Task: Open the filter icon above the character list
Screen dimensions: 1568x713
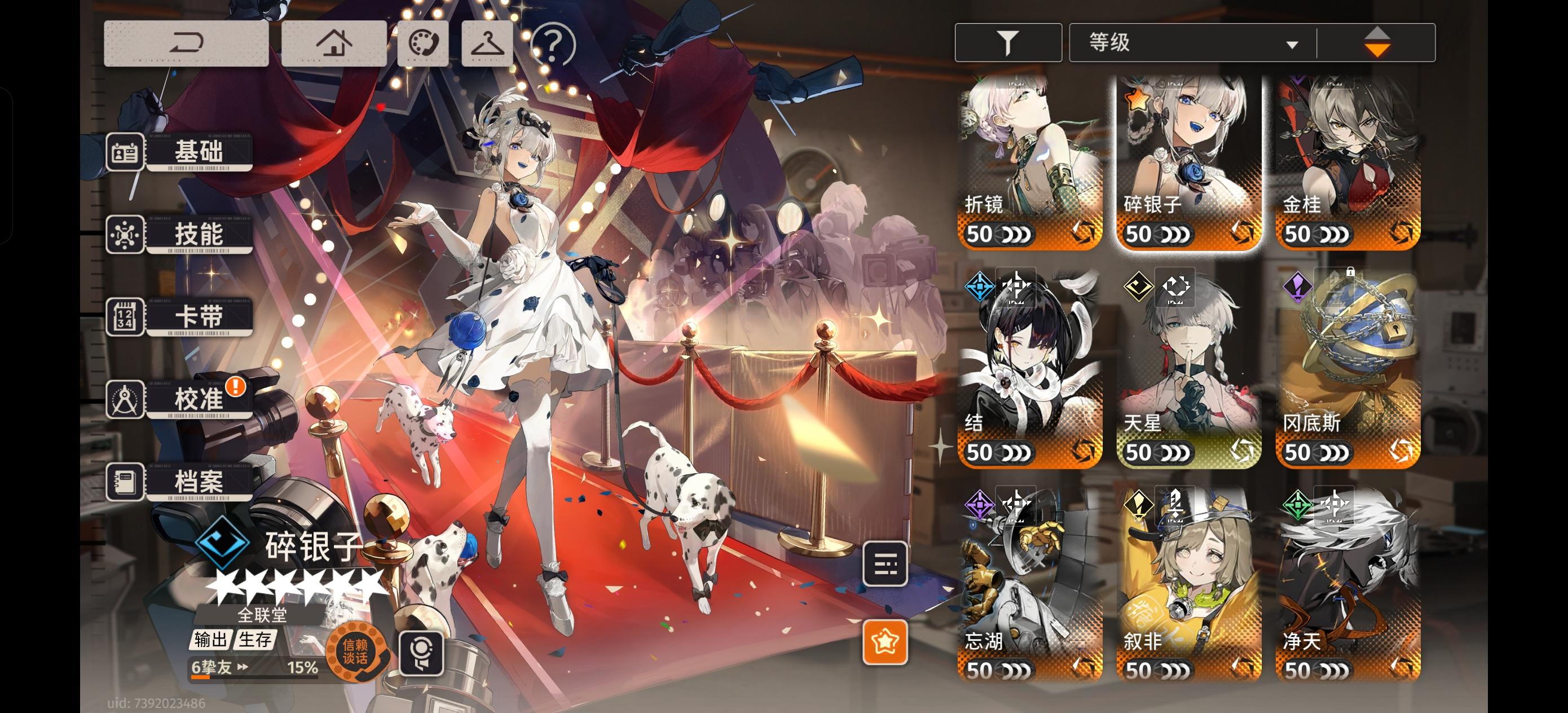Action: [x=1008, y=41]
